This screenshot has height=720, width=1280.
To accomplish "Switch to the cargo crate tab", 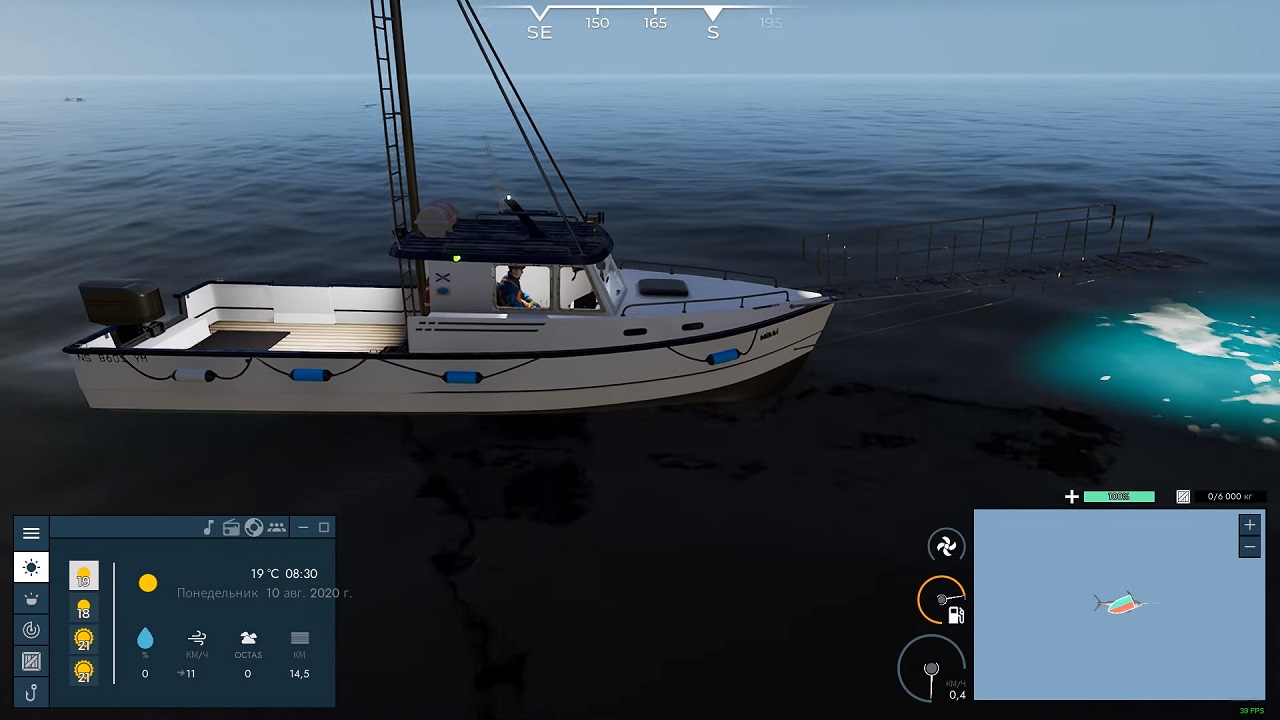I will (31, 661).
